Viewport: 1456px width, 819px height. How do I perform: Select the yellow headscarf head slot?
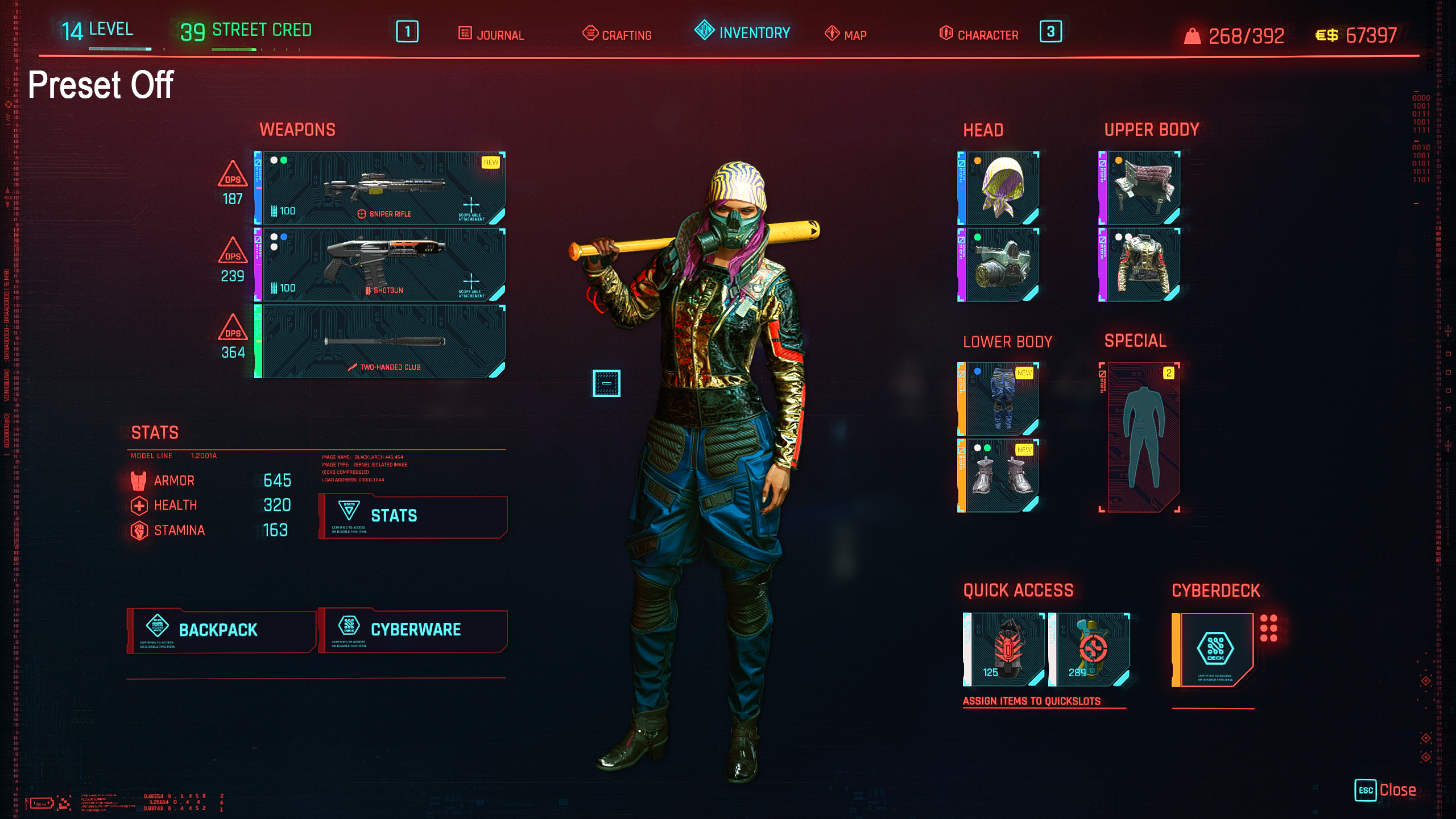tap(1002, 188)
